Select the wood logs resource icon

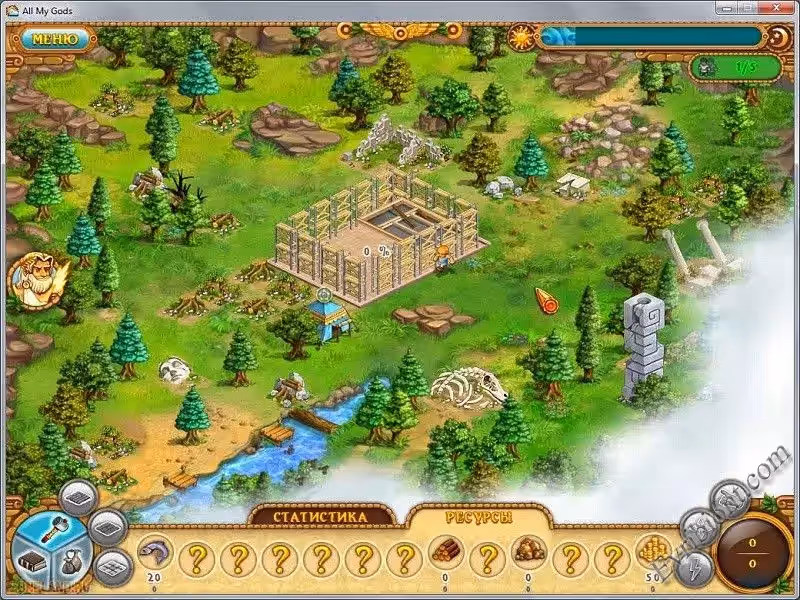[x=445, y=552]
